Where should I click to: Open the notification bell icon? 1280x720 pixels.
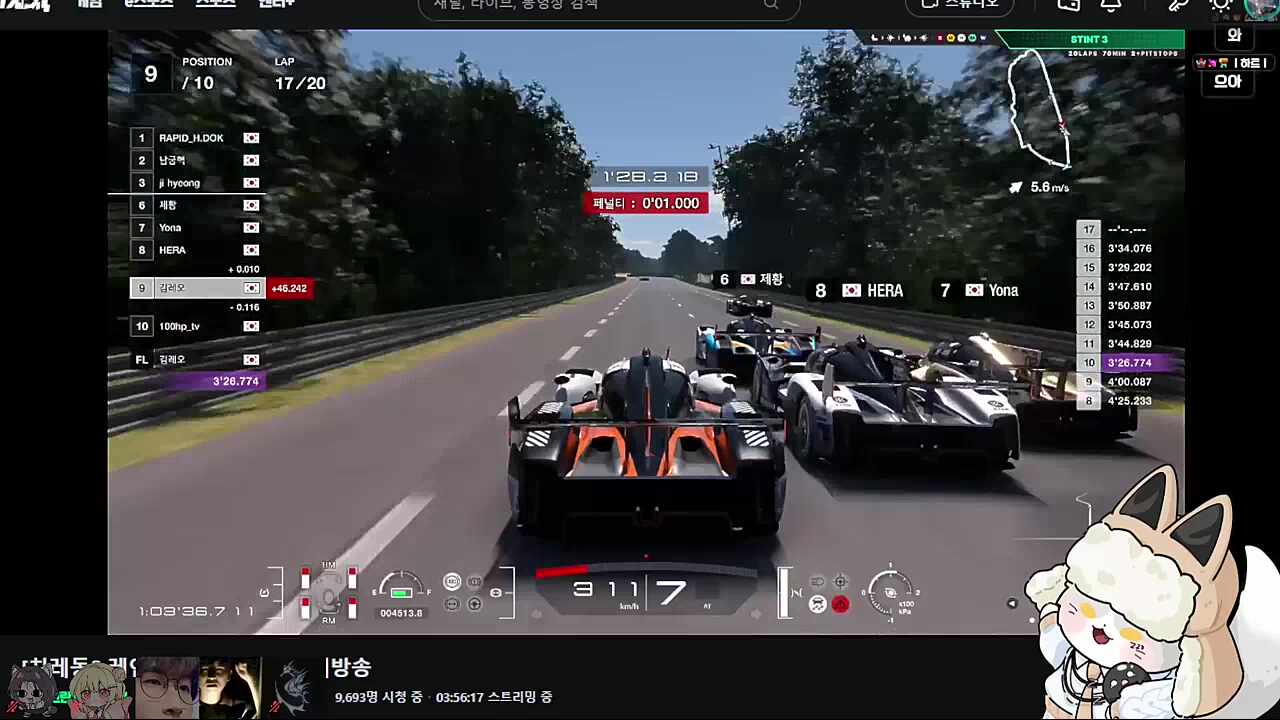(x=1112, y=6)
